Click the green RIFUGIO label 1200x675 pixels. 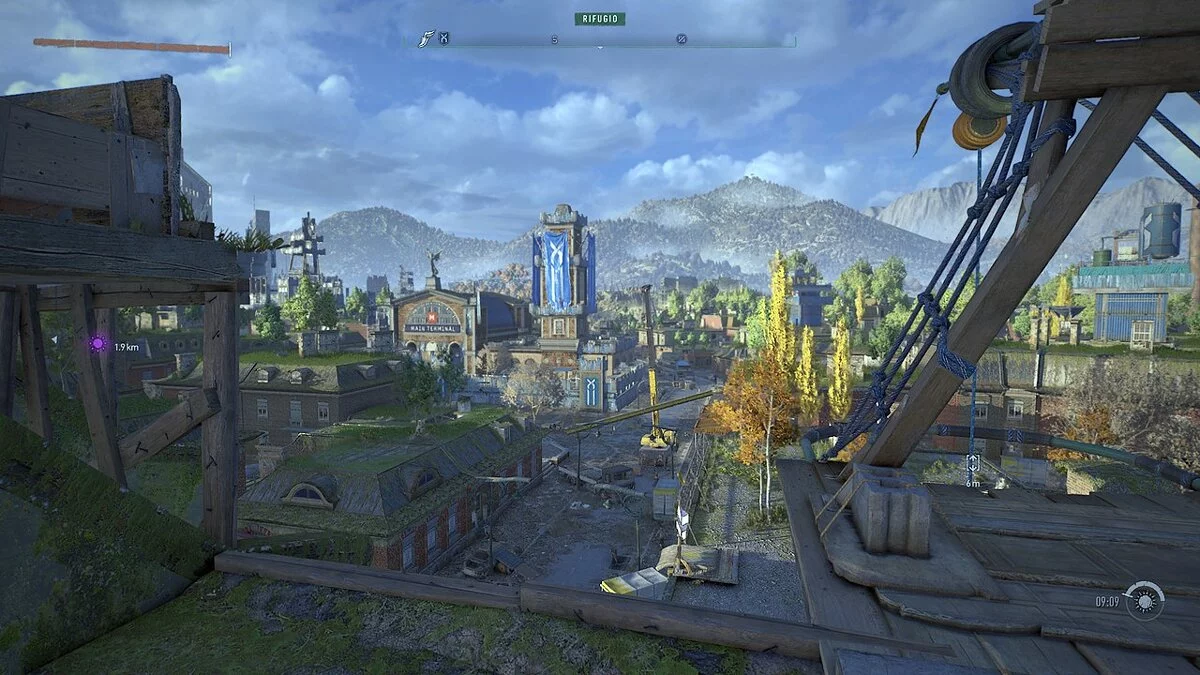pos(600,18)
